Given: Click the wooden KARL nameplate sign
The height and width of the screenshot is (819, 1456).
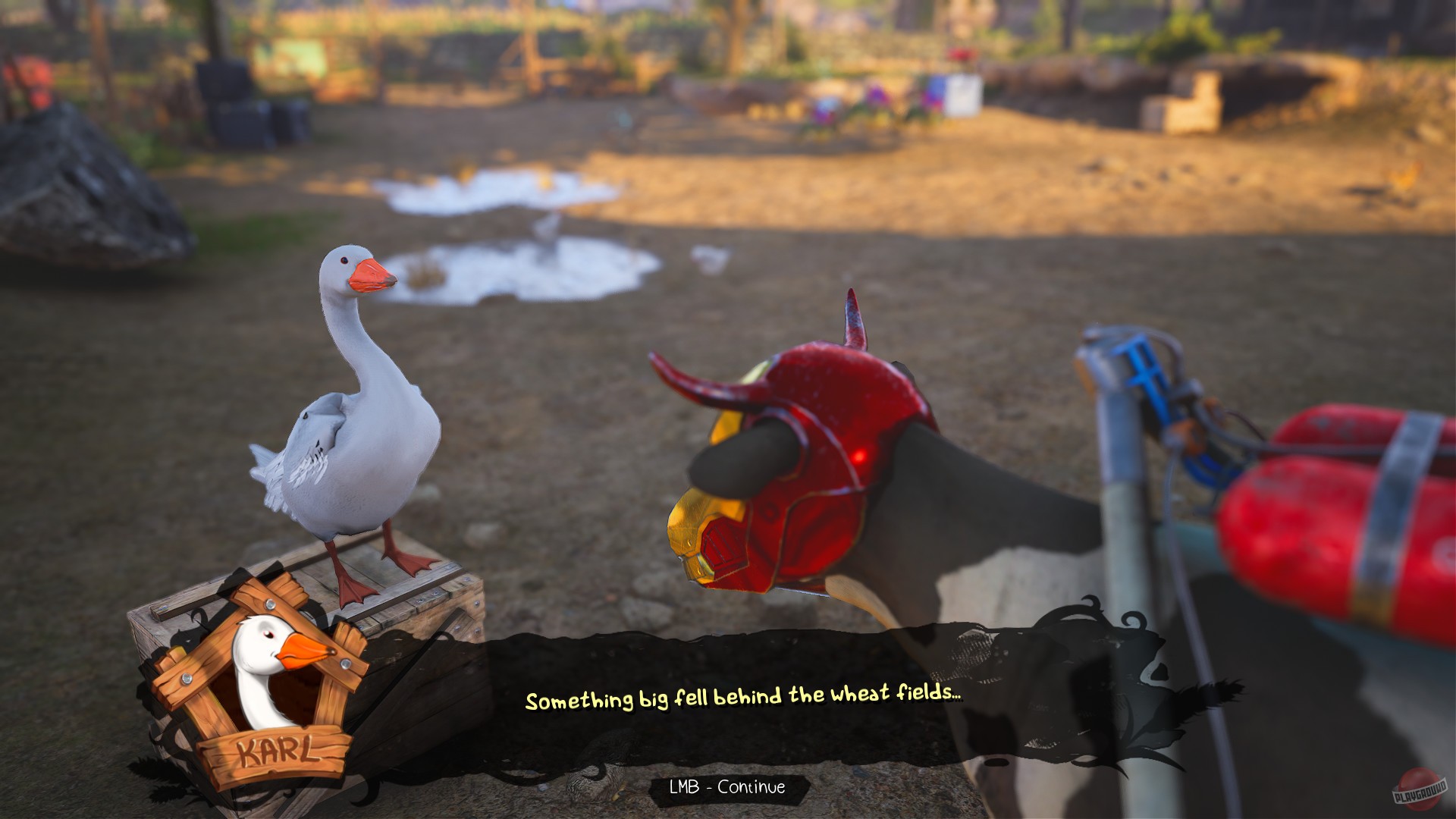Looking at the screenshot, I should pyautogui.click(x=275, y=749).
